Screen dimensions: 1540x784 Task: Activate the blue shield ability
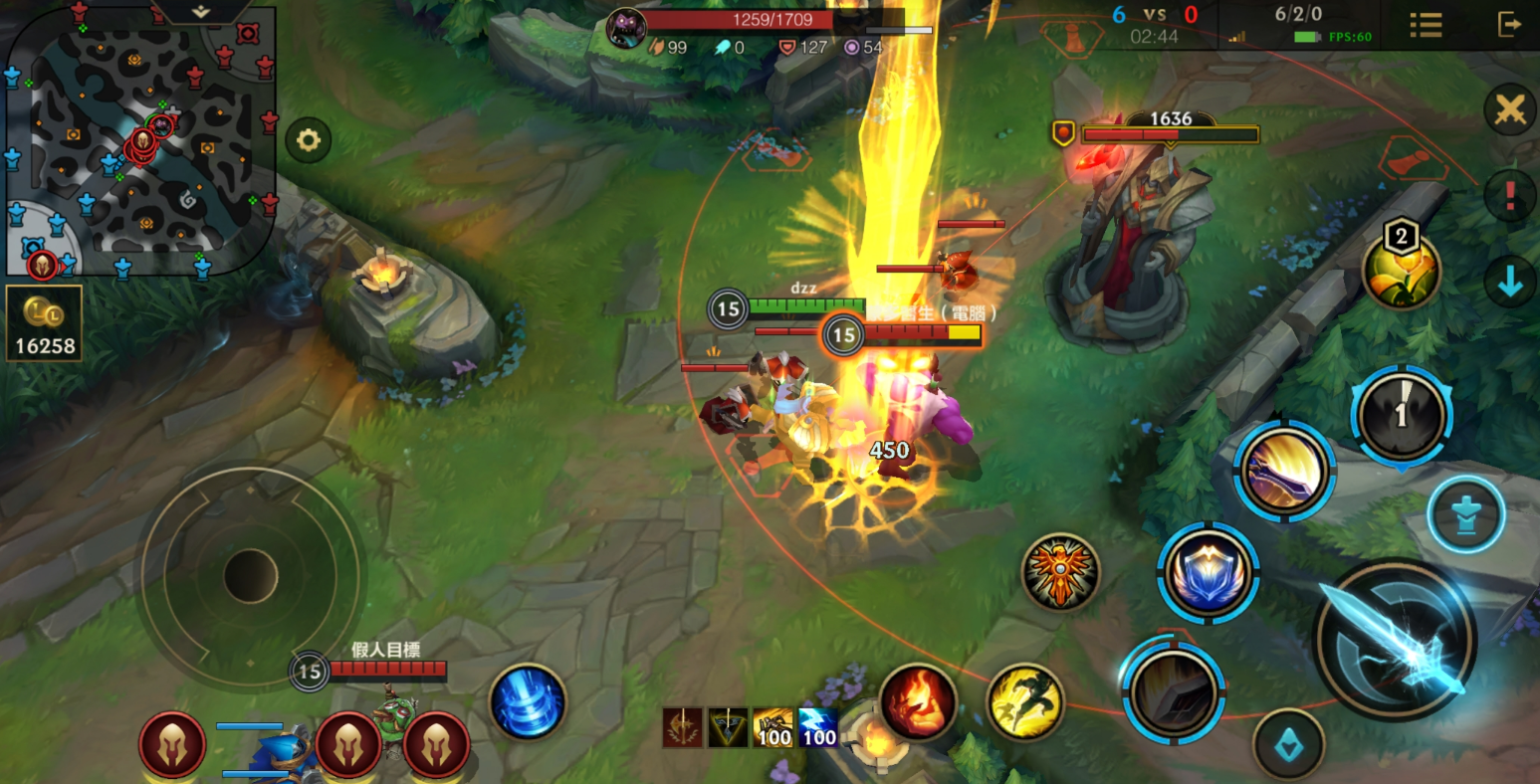pos(1209,572)
